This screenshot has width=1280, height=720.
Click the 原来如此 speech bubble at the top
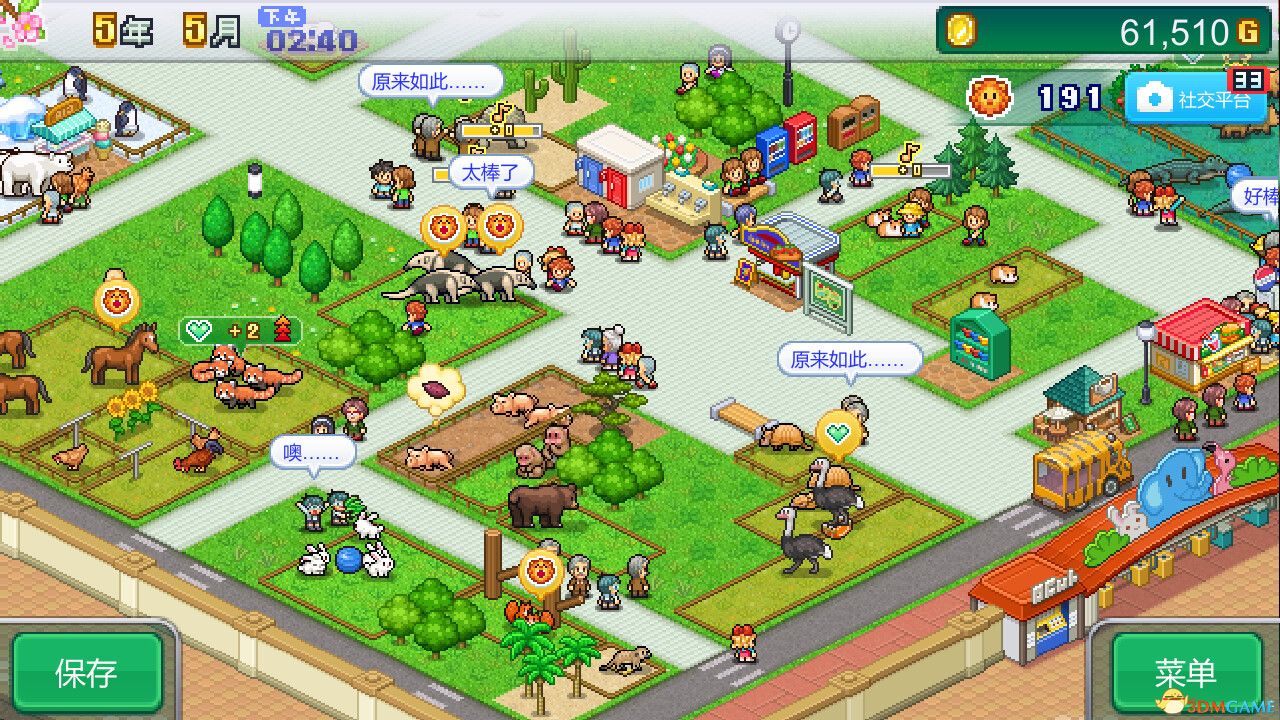click(432, 82)
